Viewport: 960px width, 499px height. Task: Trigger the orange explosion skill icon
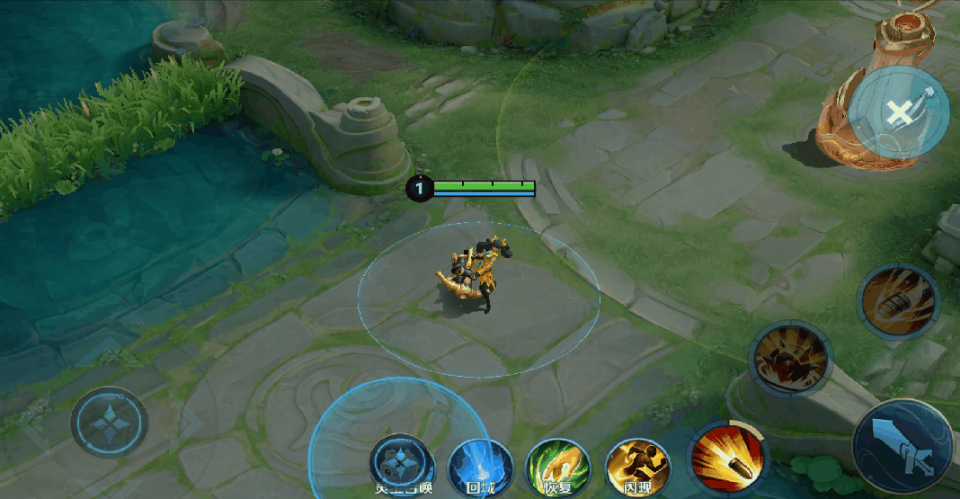pos(790,358)
